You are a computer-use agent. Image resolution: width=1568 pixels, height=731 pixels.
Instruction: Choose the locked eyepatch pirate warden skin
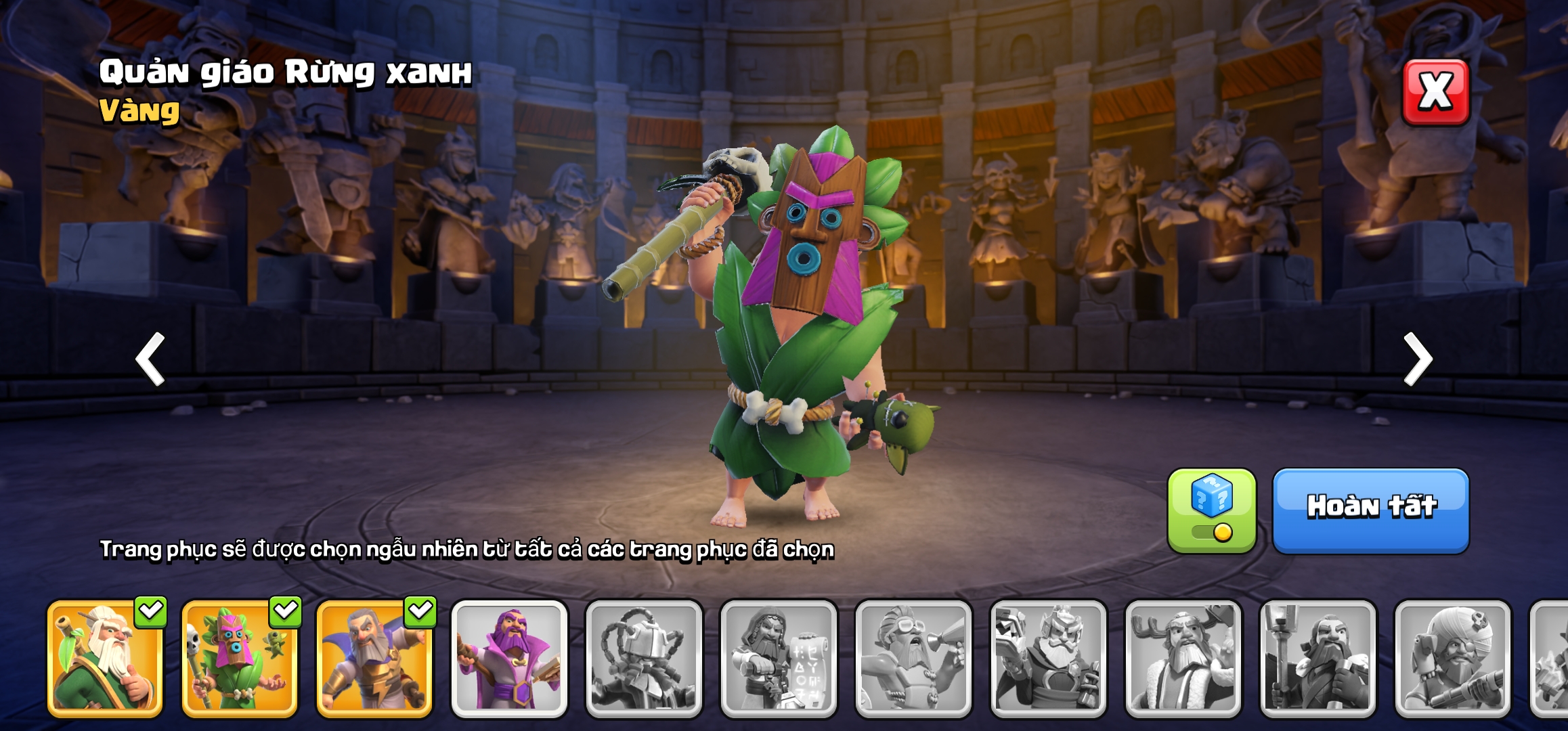tap(1452, 658)
